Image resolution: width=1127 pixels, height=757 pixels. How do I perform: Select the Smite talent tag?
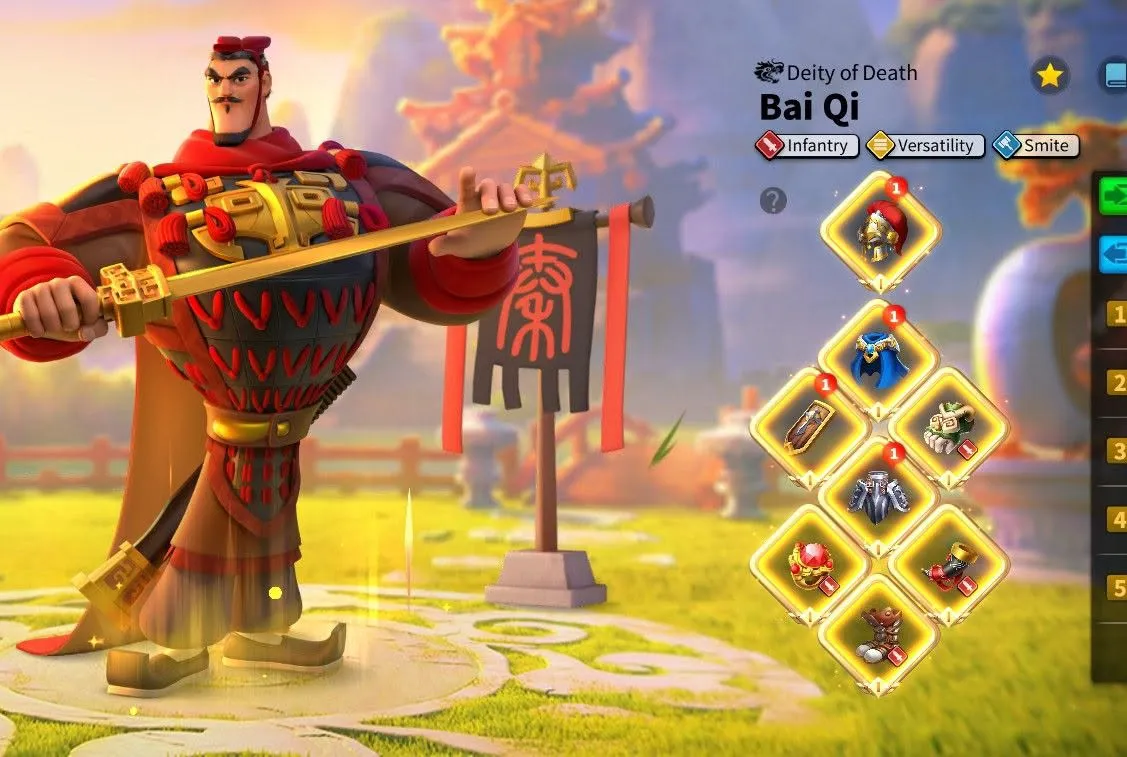(x=1037, y=146)
